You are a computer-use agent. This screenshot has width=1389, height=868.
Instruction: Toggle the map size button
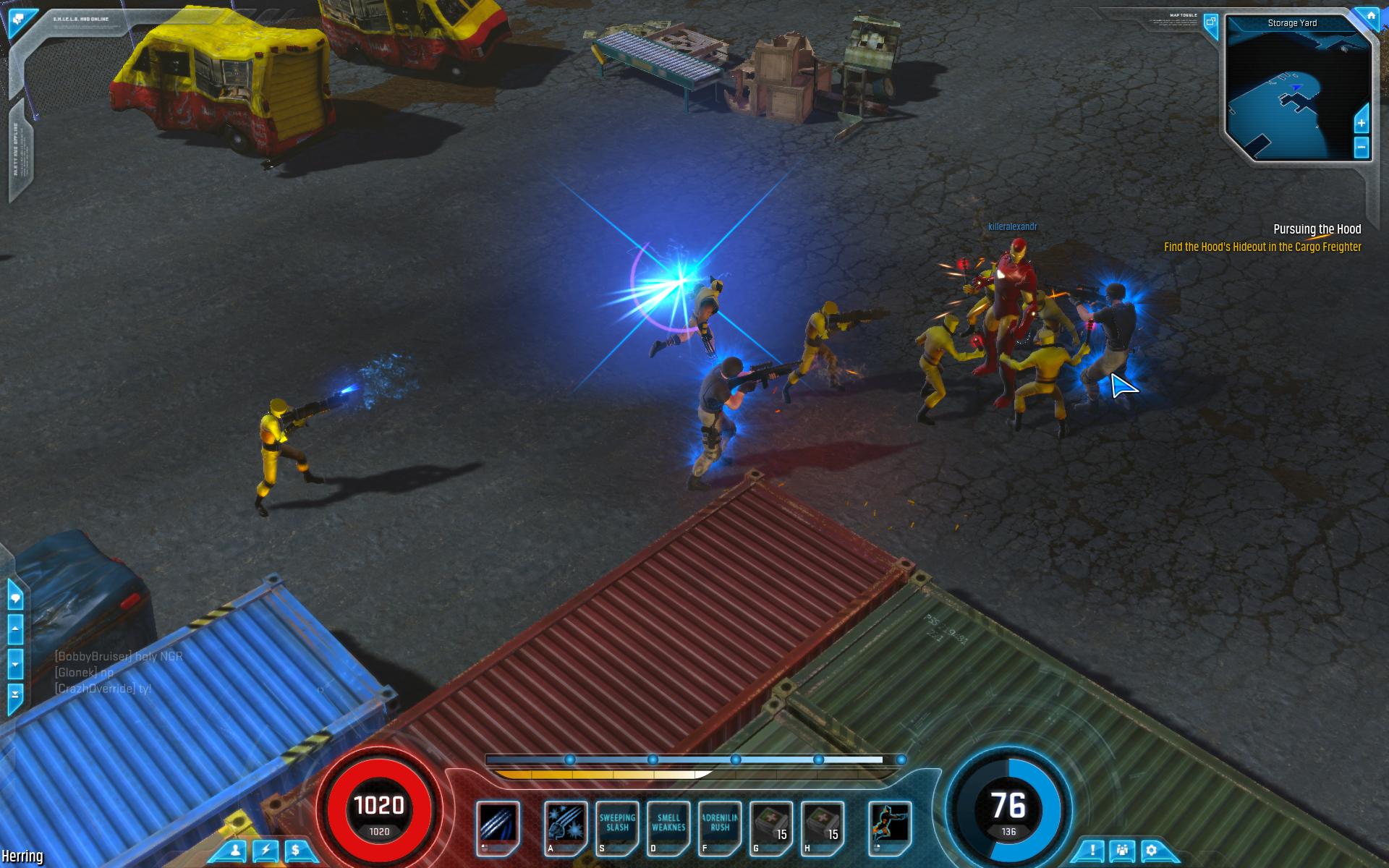tap(1210, 22)
